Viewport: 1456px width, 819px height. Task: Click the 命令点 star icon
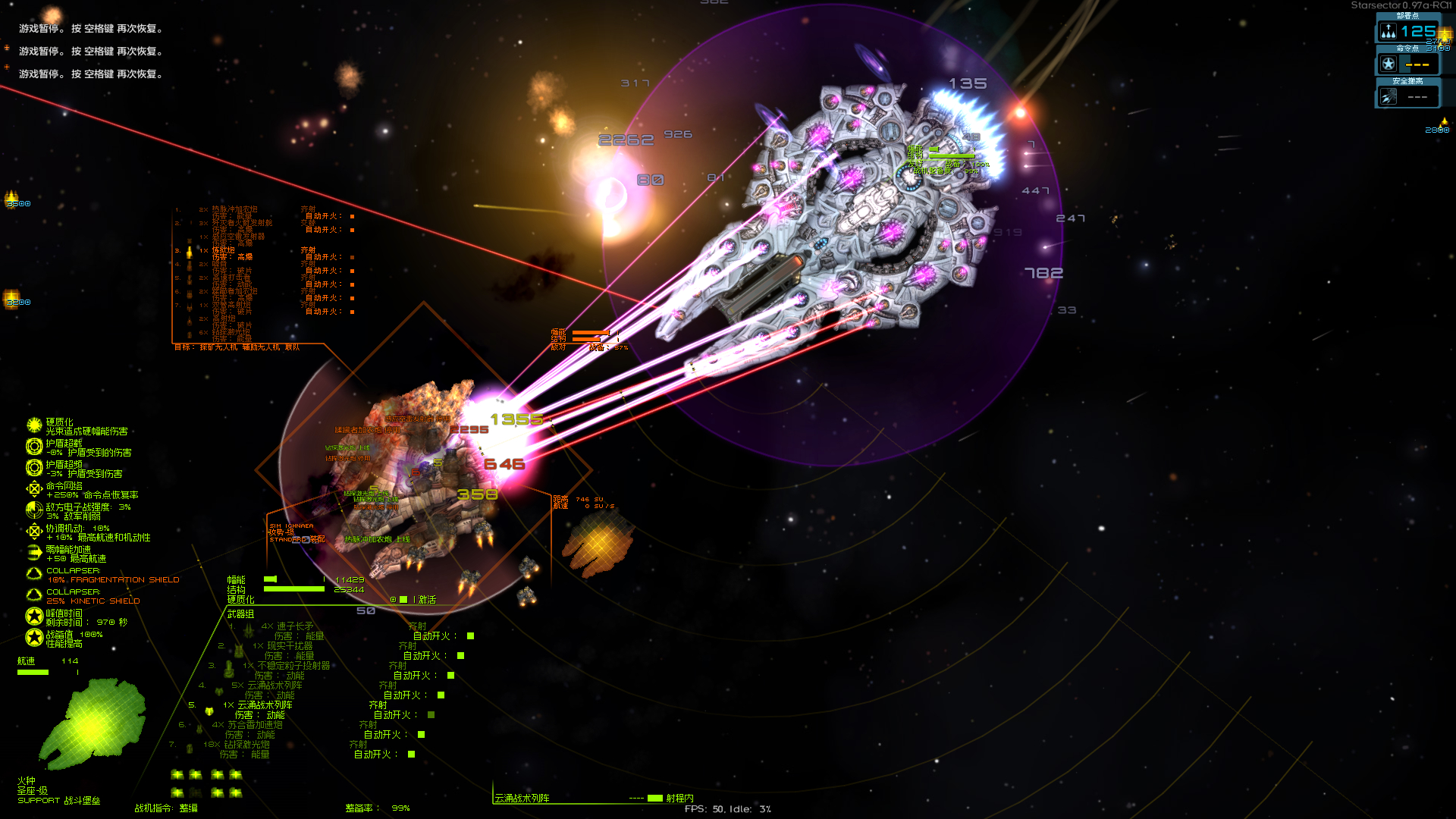pos(1389,64)
